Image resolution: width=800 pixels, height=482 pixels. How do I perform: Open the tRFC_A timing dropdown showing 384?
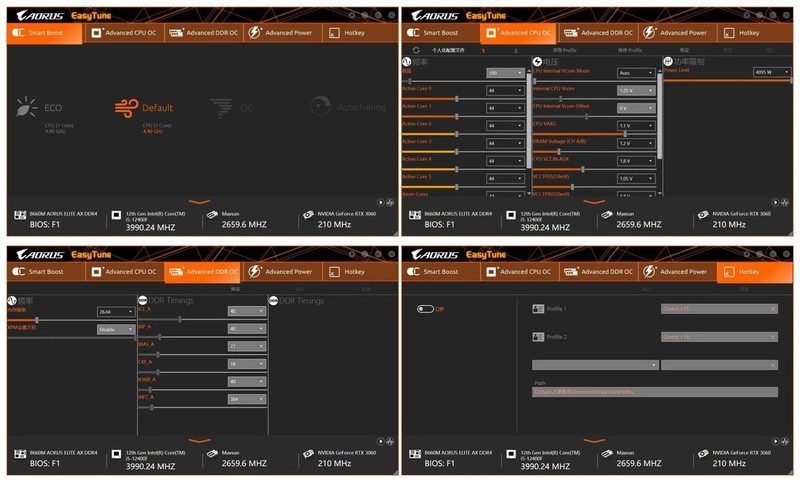247,399
